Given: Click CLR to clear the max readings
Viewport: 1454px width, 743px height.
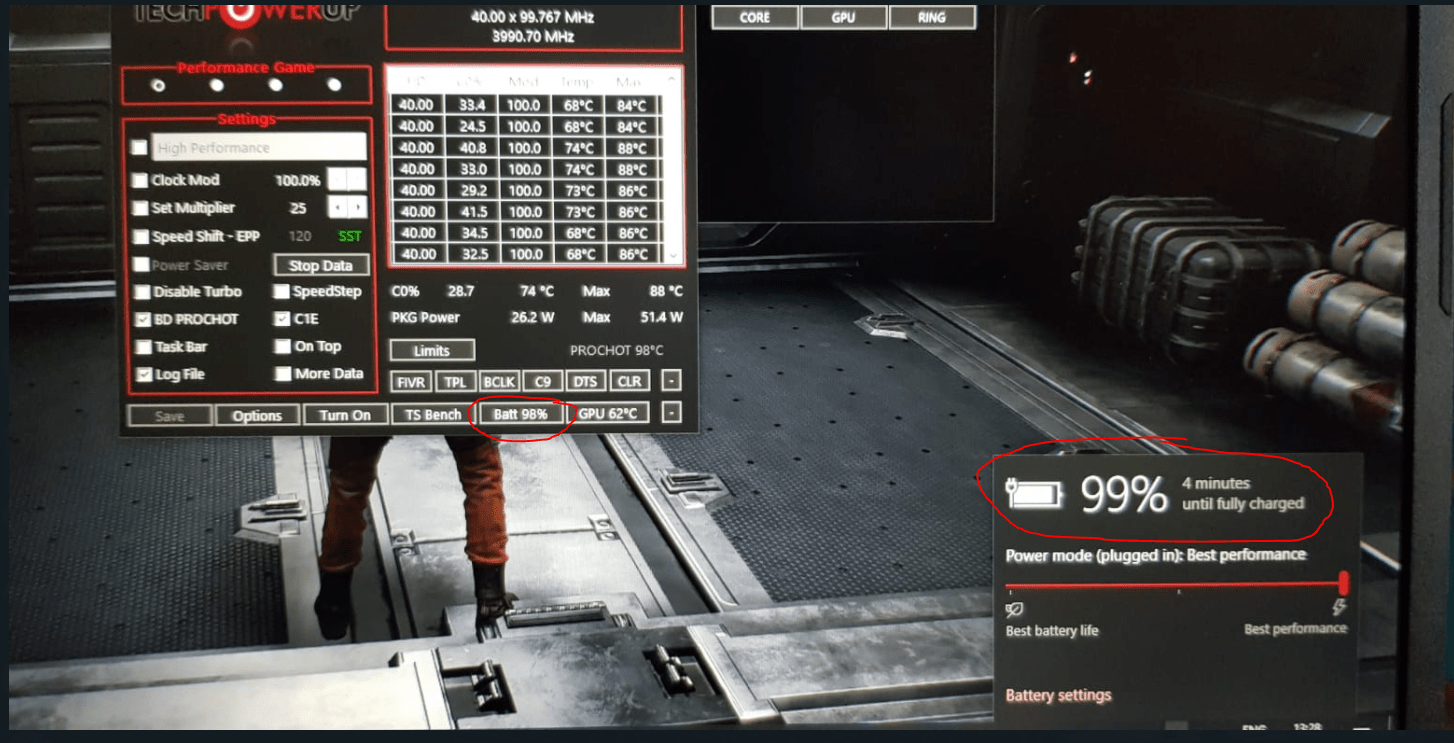Looking at the screenshot, I should click(x=629, y=380).
